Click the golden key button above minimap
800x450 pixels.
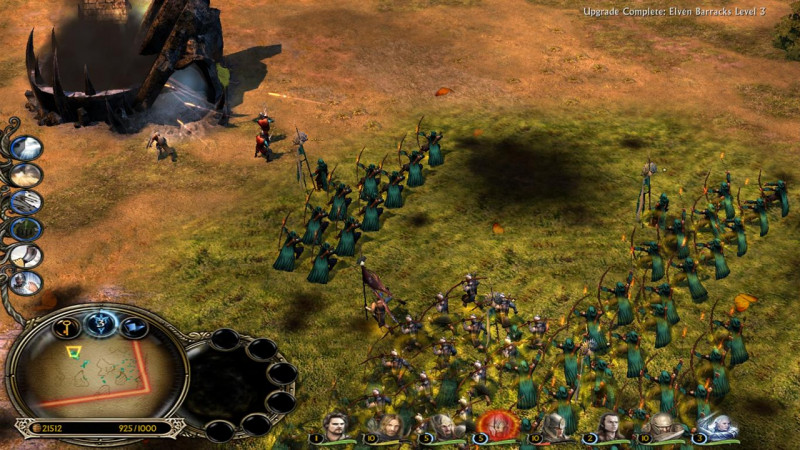tap(67, 328)
